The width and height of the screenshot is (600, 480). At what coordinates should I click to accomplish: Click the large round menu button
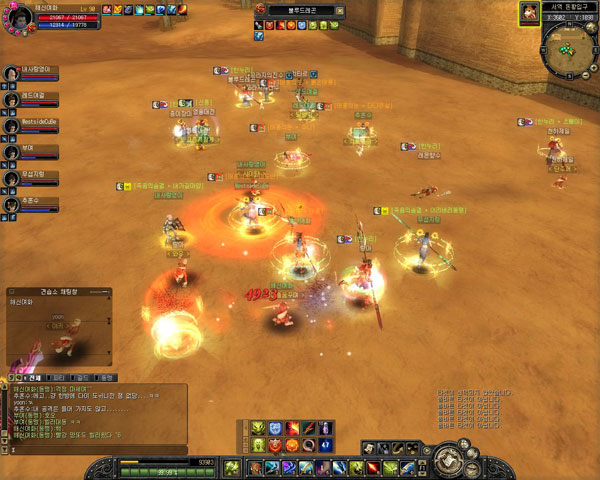(x=447, y=463)
